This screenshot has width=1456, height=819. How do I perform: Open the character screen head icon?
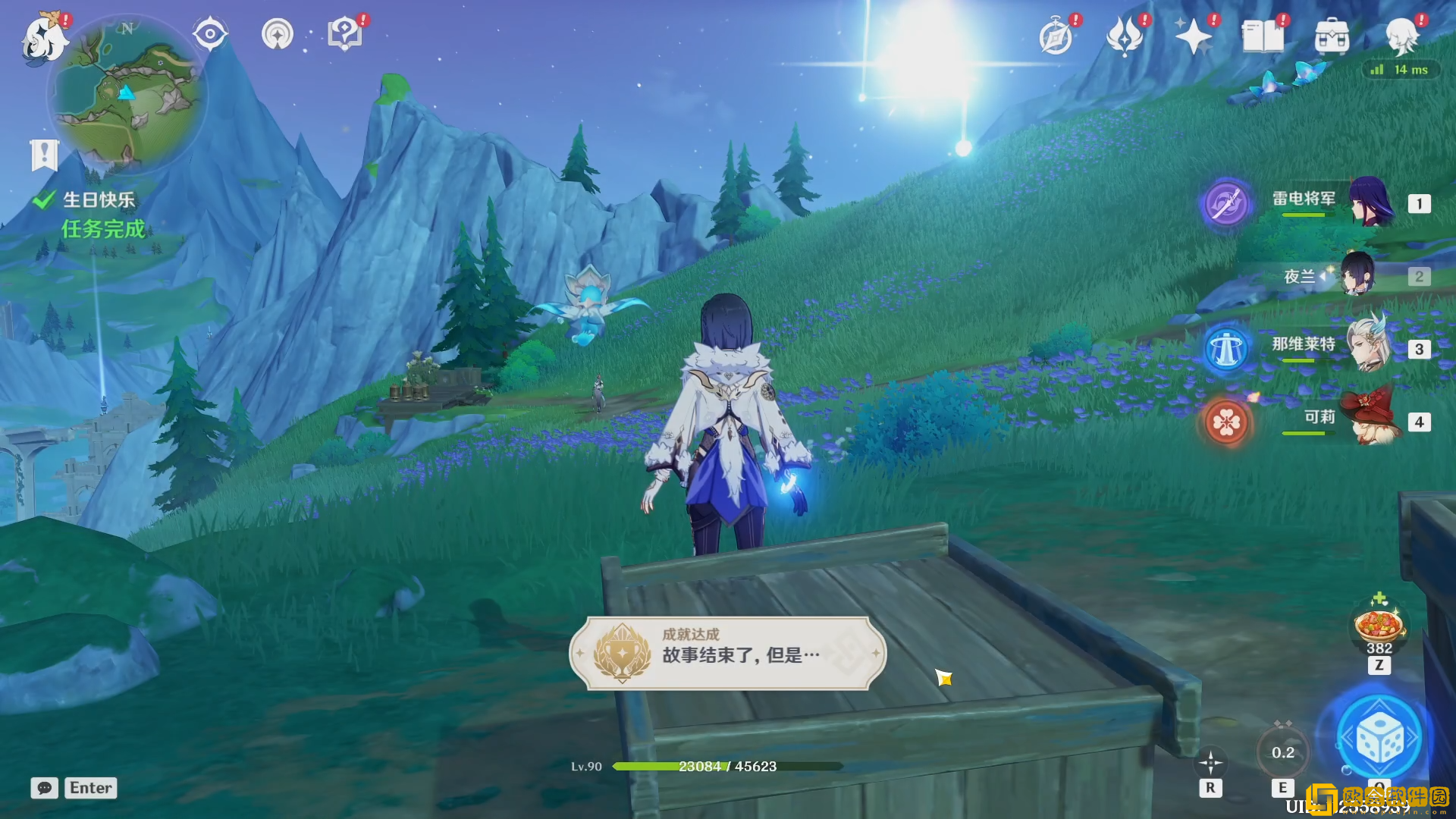pyautogui.click(x=1401, y=36)
